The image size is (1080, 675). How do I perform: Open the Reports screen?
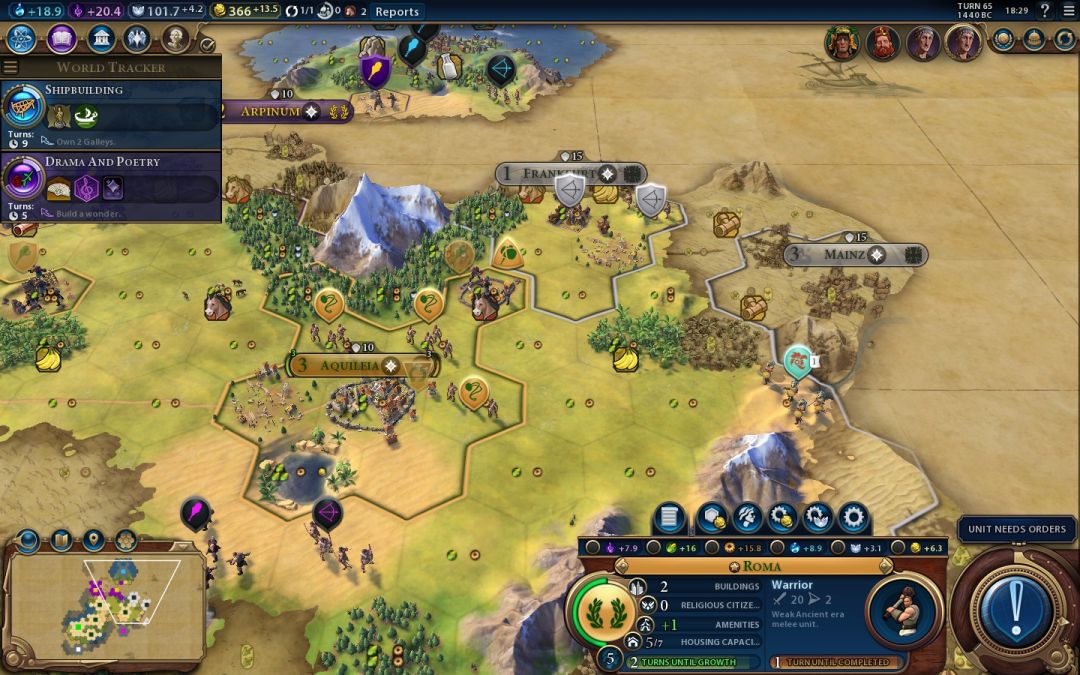point(397,12)
